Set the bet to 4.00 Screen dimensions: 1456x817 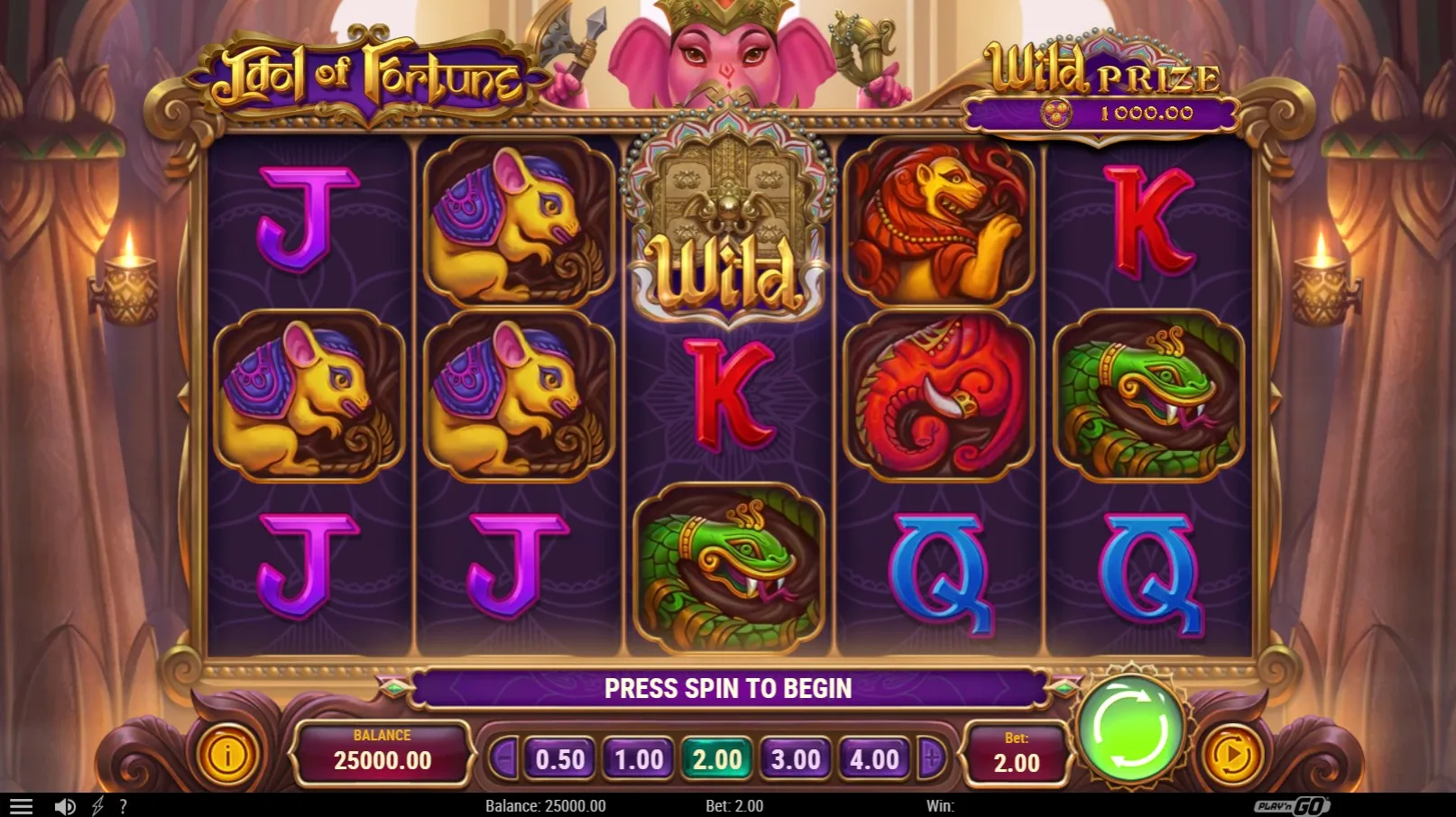point(874,759)
